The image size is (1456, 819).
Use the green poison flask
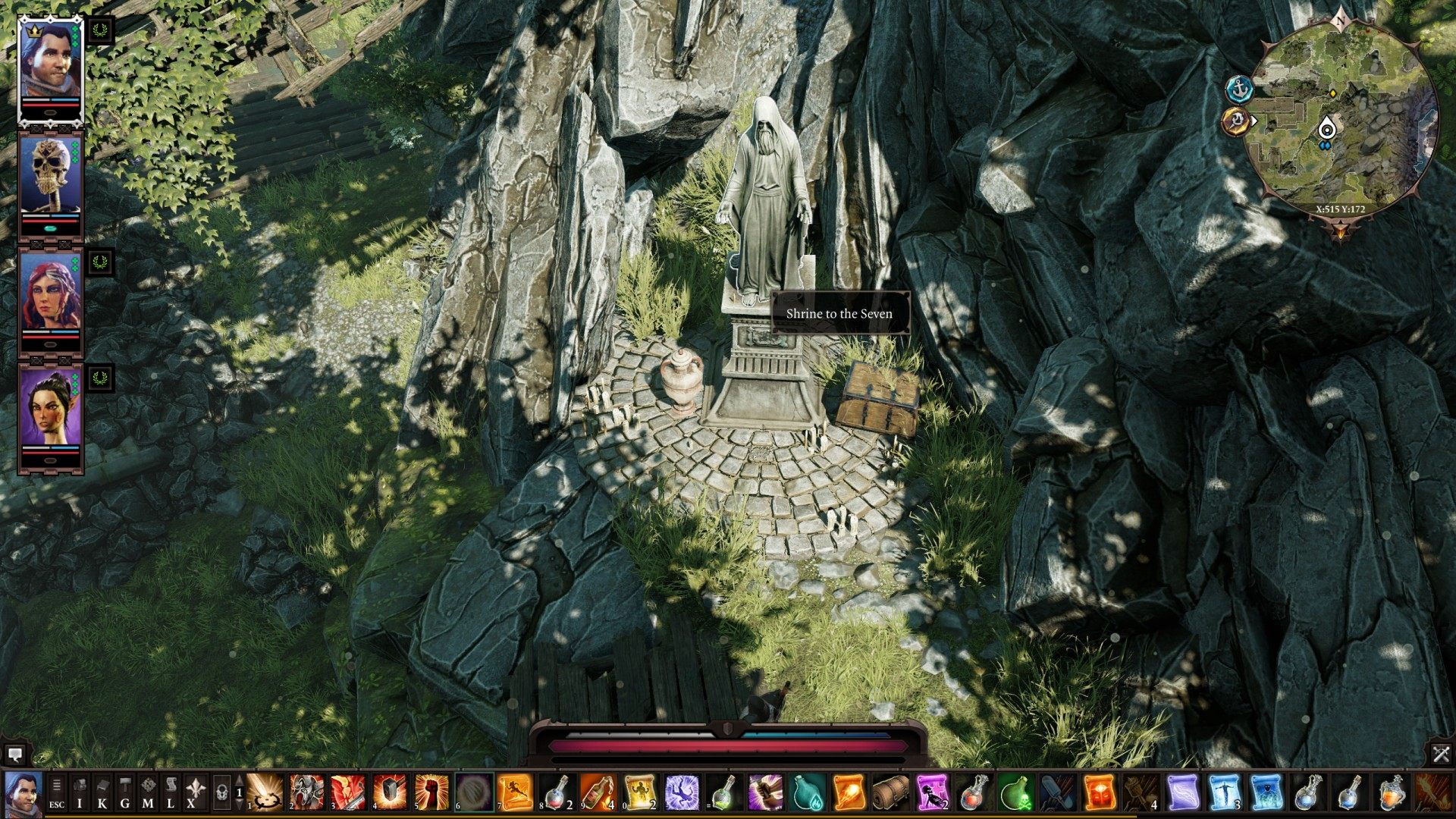click(x=1016, y=793)
